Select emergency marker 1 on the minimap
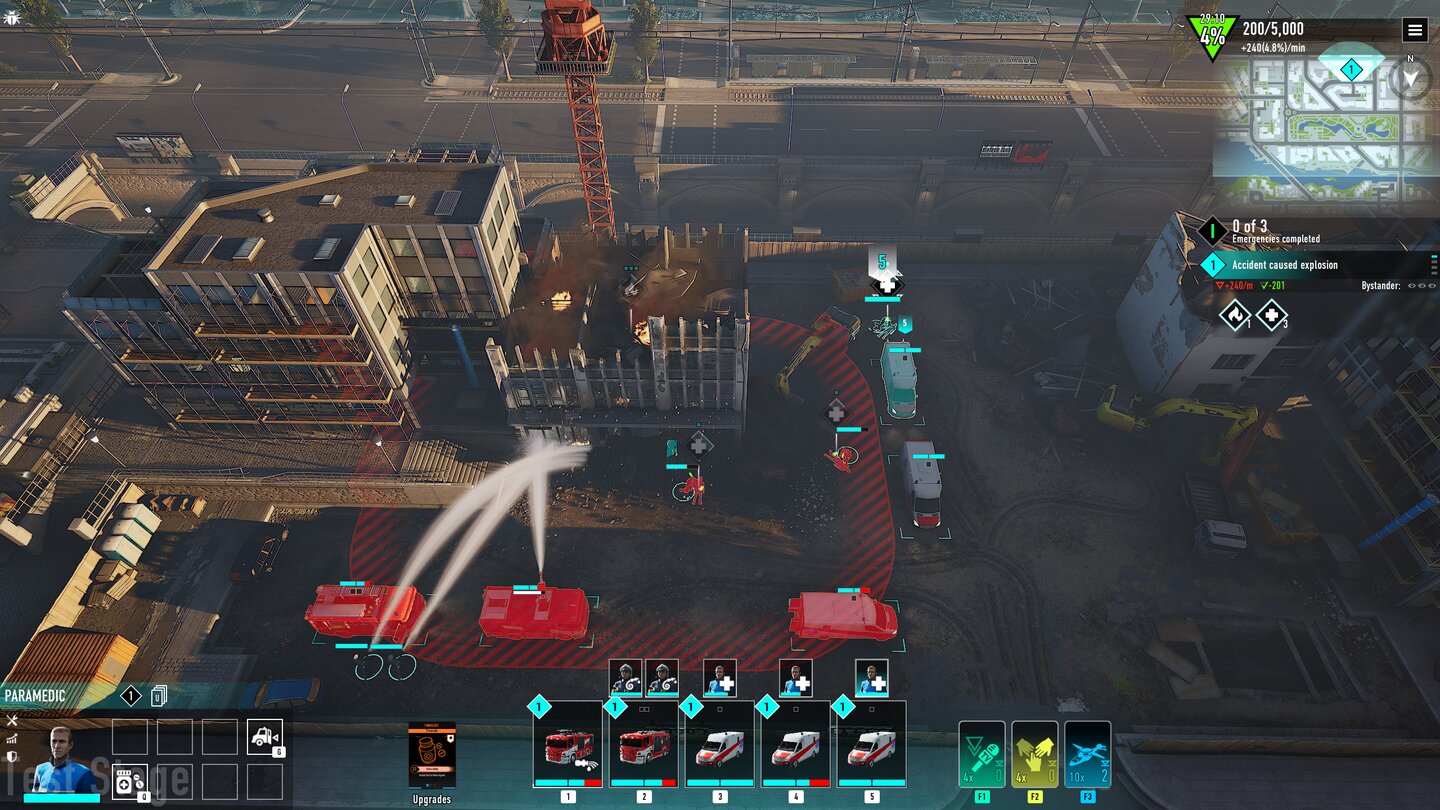1440x810 pixels. tap(1351, 69)
